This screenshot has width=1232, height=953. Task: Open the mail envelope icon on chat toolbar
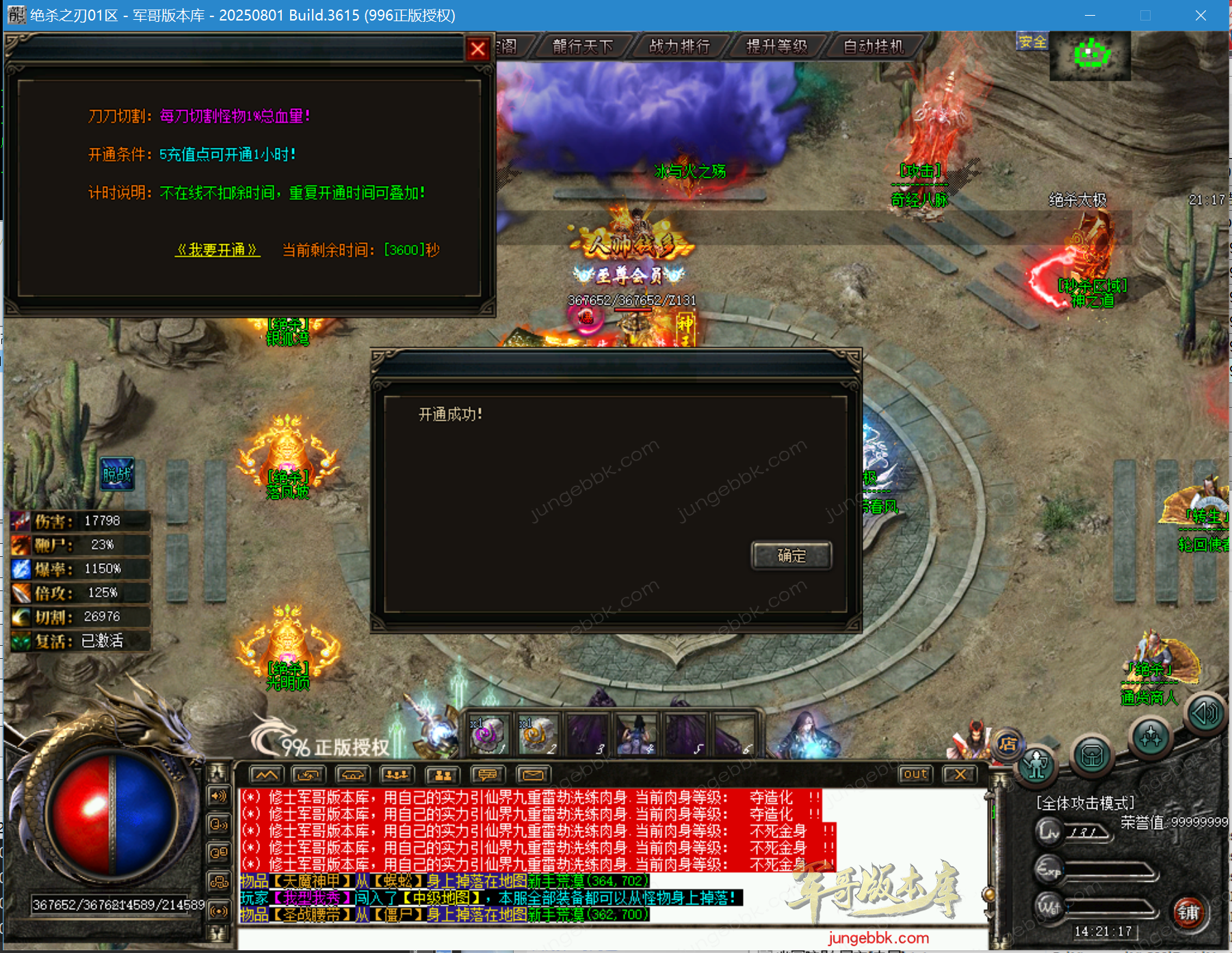[533, 774]
